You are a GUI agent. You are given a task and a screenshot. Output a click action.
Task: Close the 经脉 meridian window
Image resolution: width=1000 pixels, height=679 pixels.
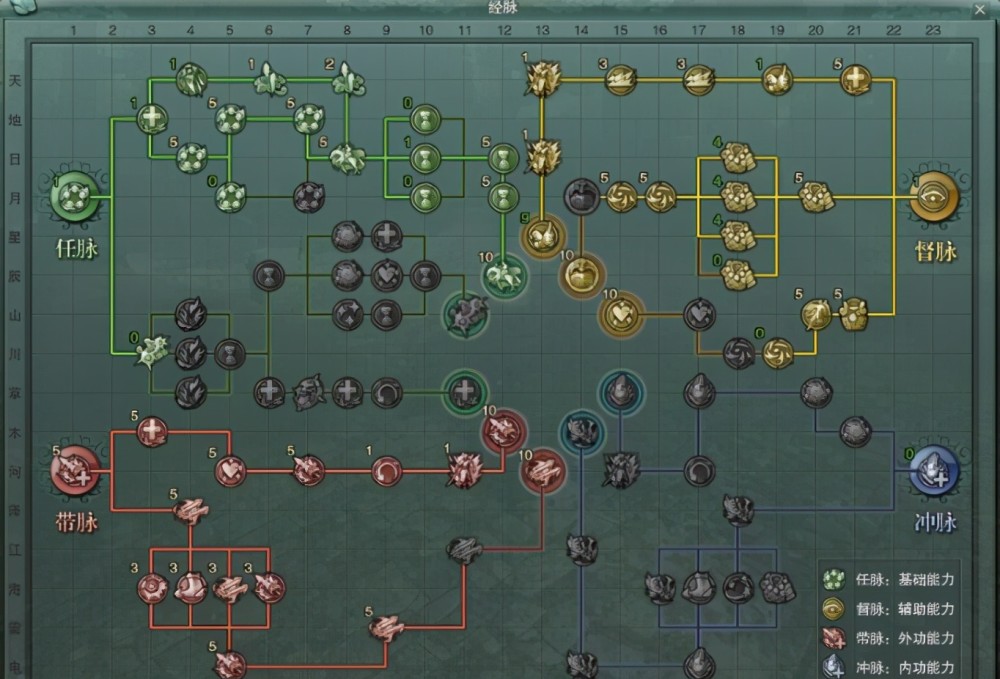coord(978,9)
